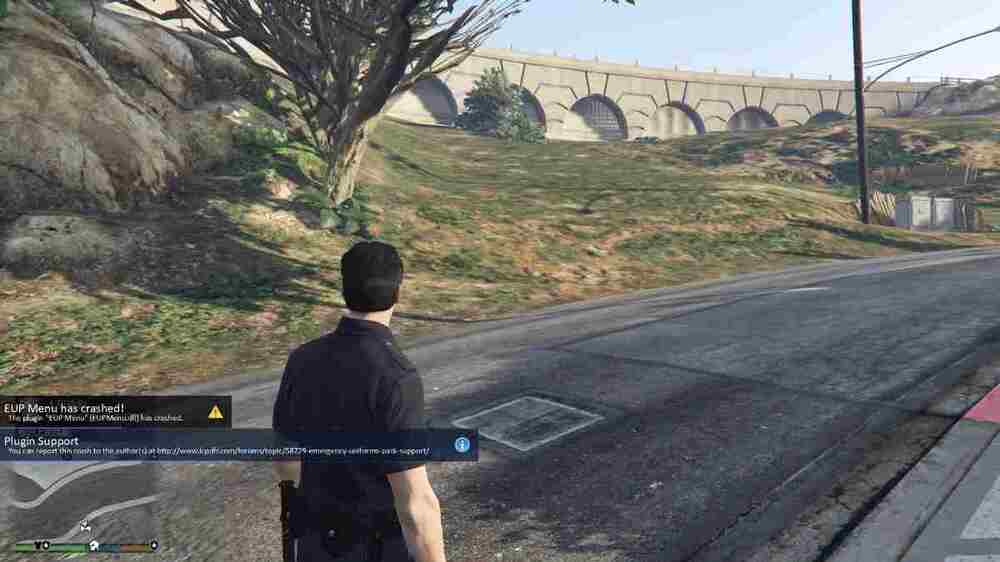
Task: Click the minimap radar
Action: (x=80, y=500)
